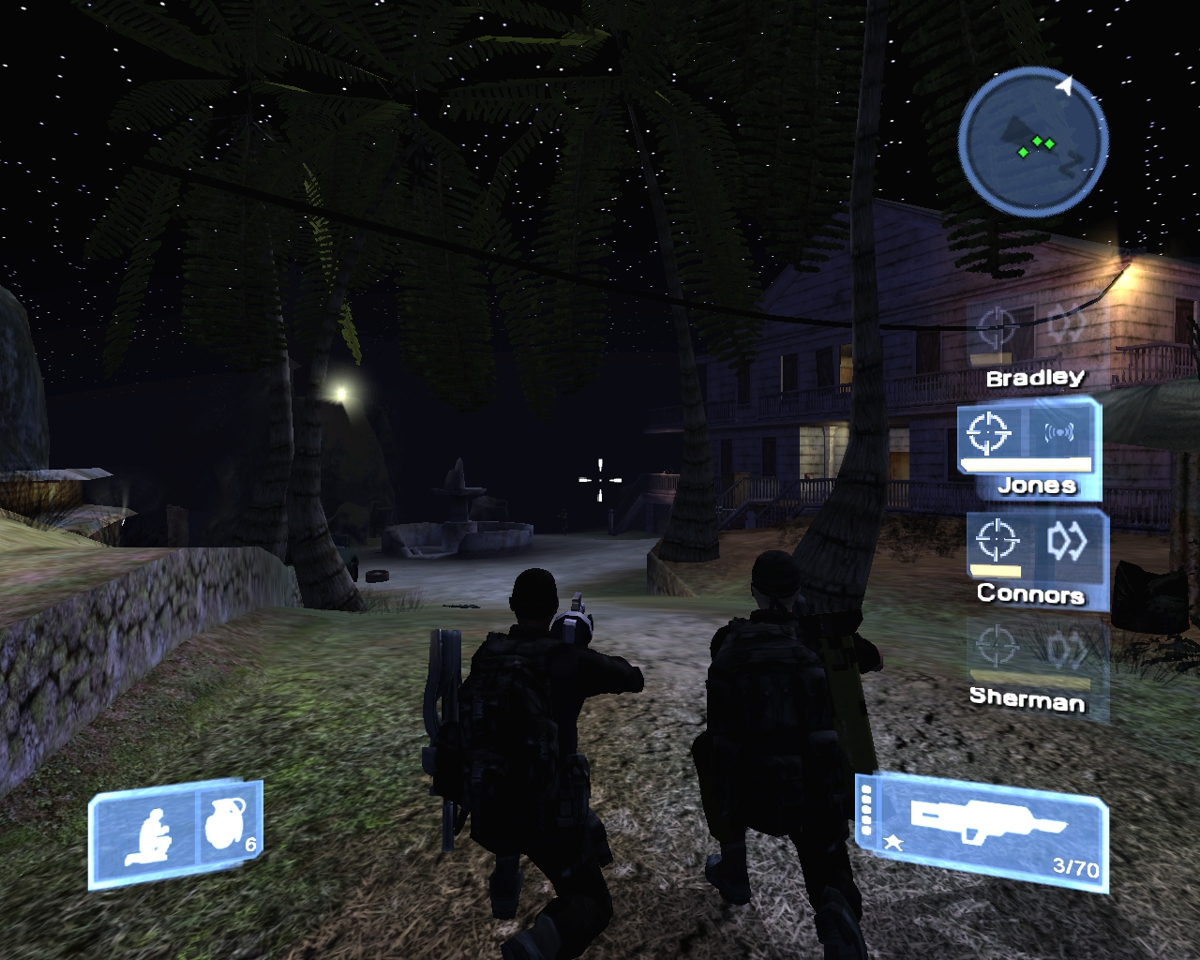Viewport: 1200px width, 960px height.
Task: Select Sherman's crosshair order icon
Action: click(x=995, y=649)
